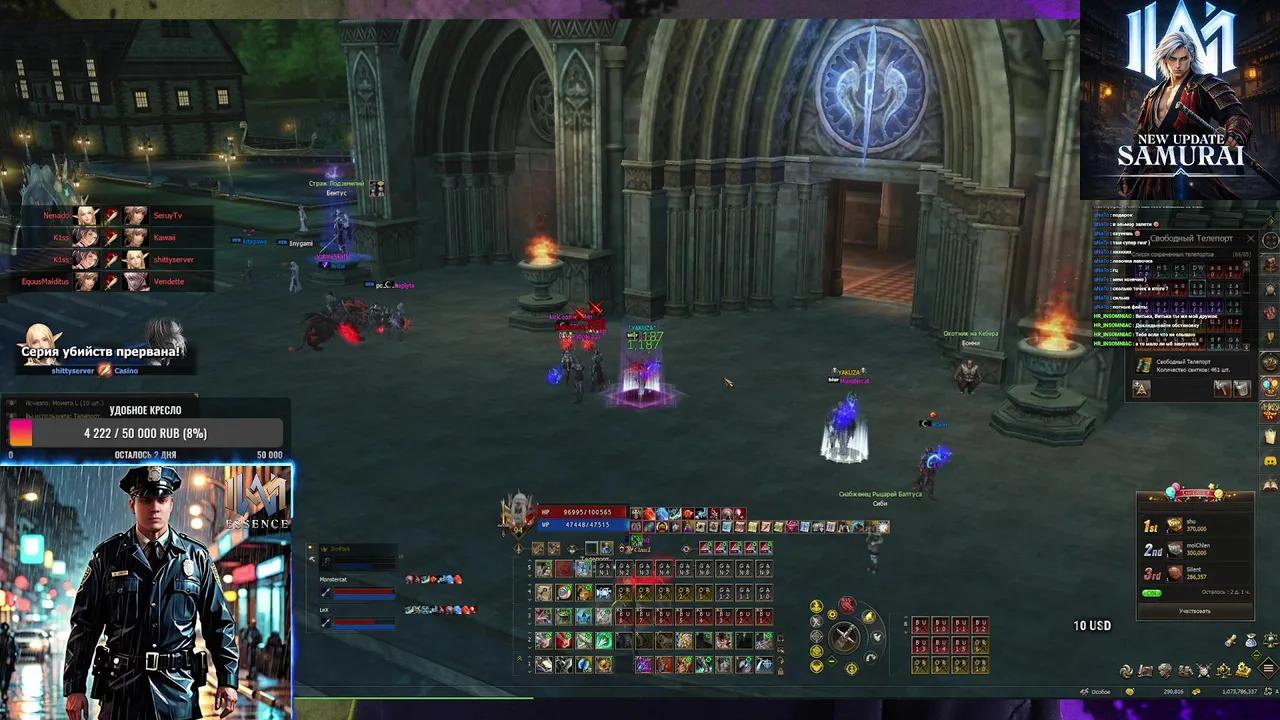Activate the GA N1 shortcut slot
1280x720 pixels.
coord(603,569)
